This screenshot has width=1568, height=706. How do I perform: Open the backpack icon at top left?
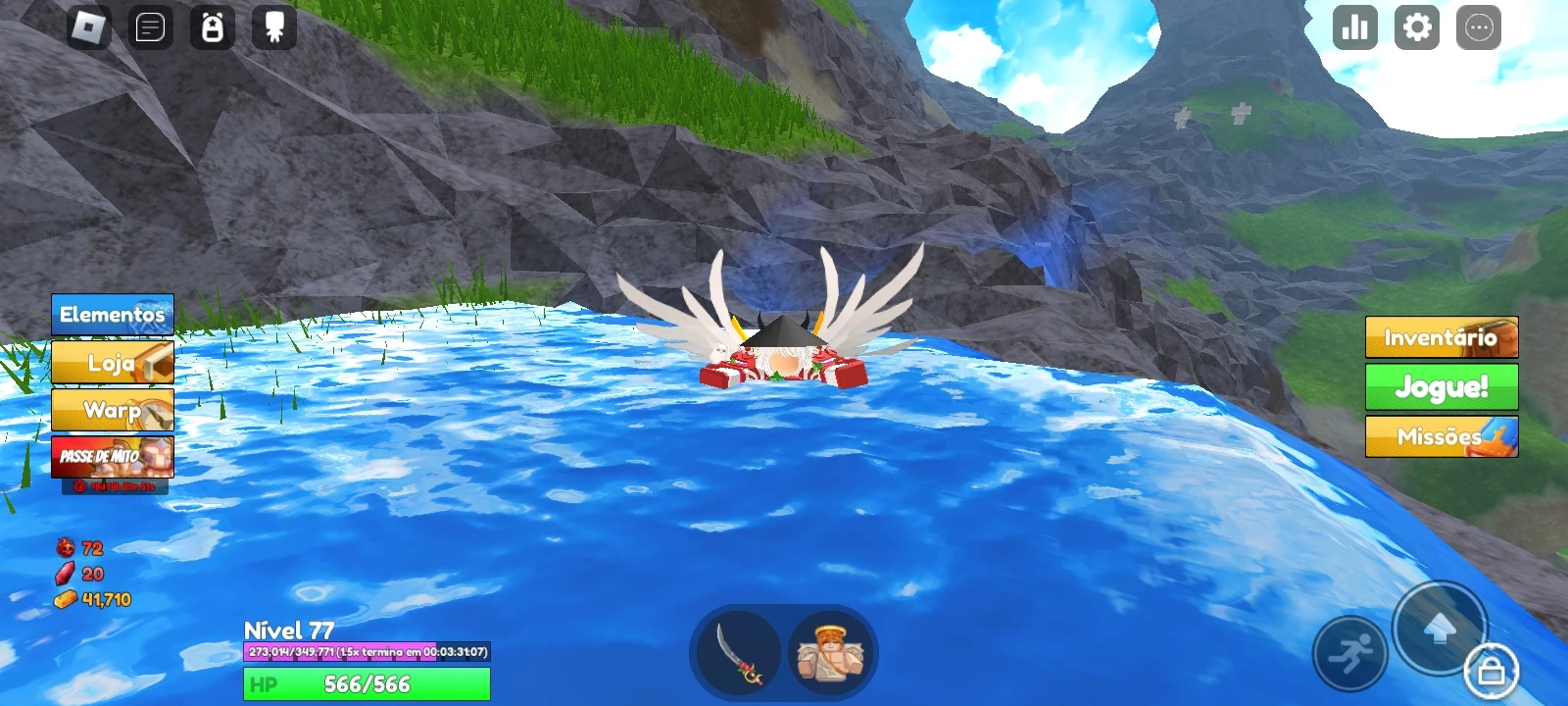click(x=214, y=26)
